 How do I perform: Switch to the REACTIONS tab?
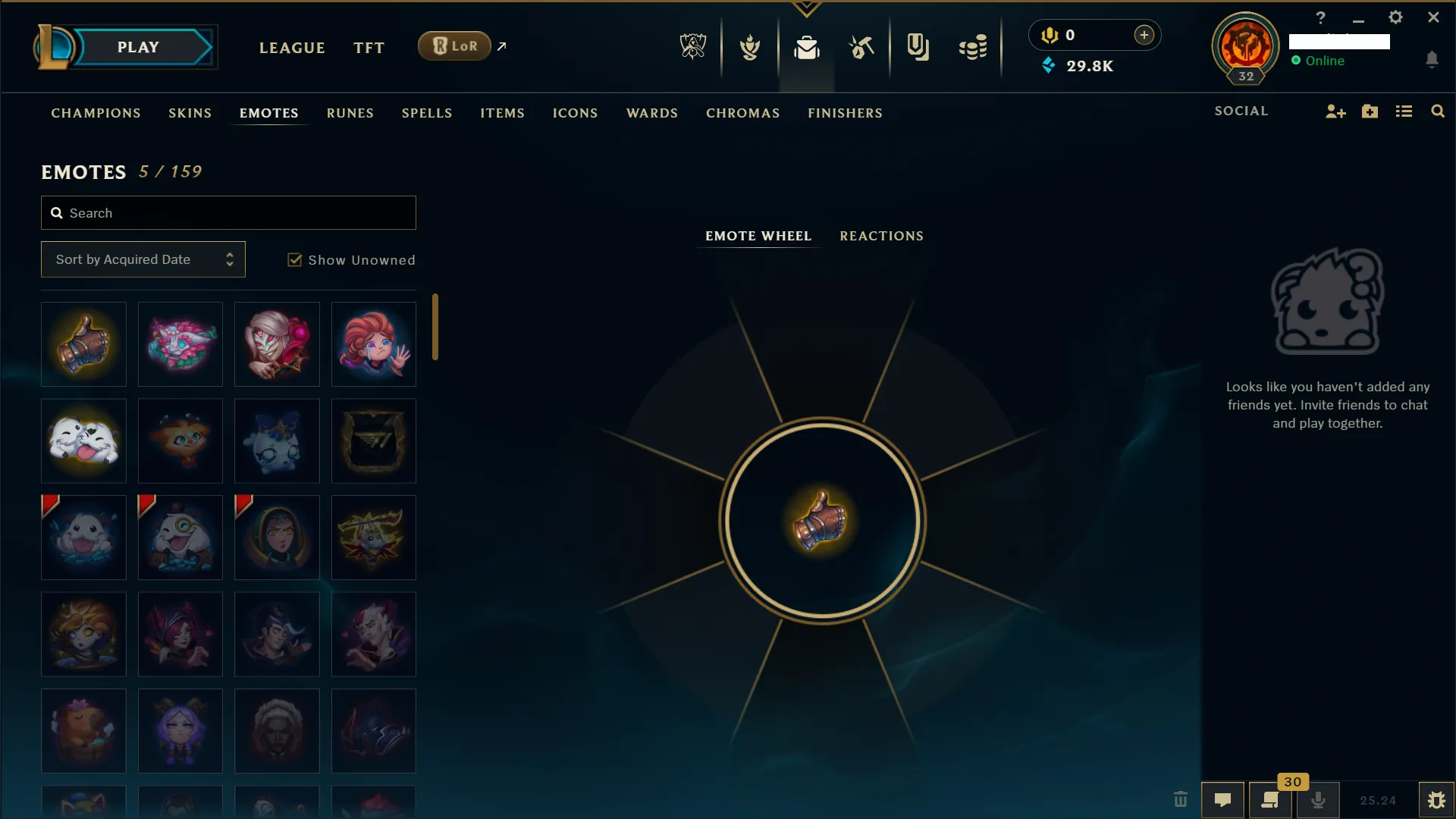[x=881, y=236]
